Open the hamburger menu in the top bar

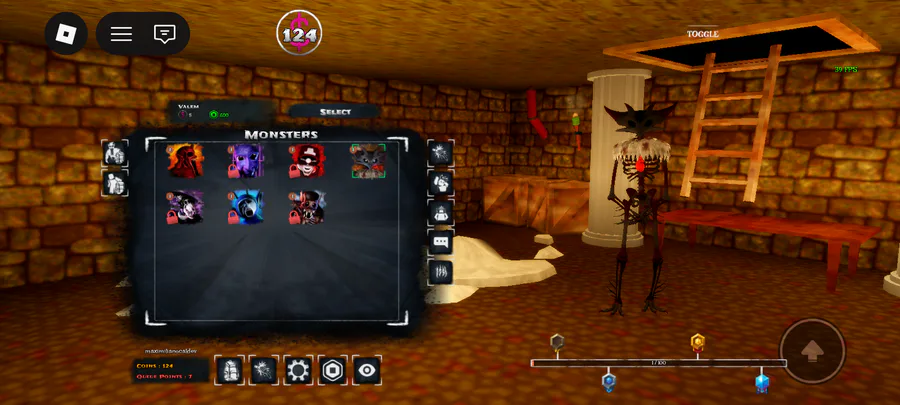tap(121, 34)
